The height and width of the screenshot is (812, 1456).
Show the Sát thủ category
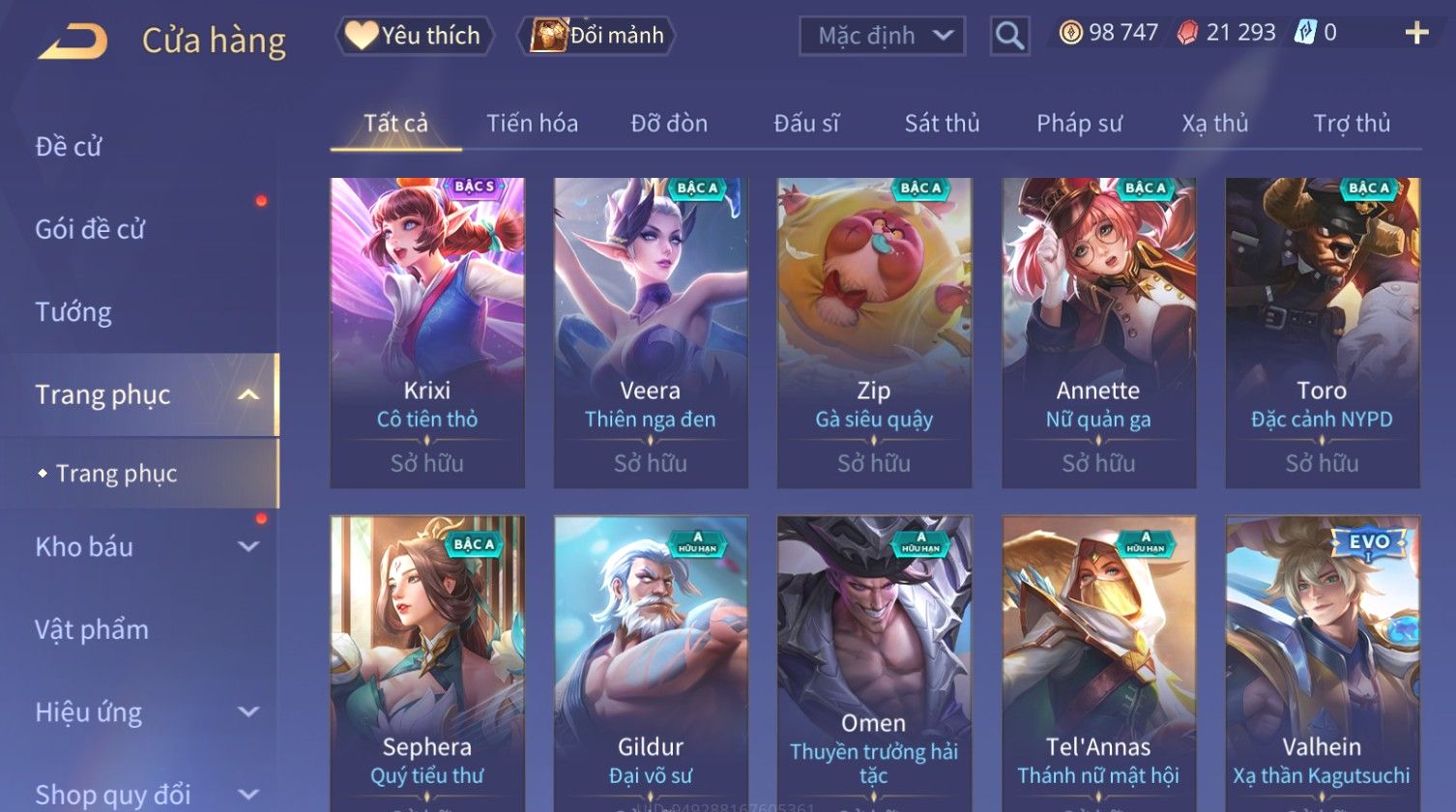tap(942, 124)
